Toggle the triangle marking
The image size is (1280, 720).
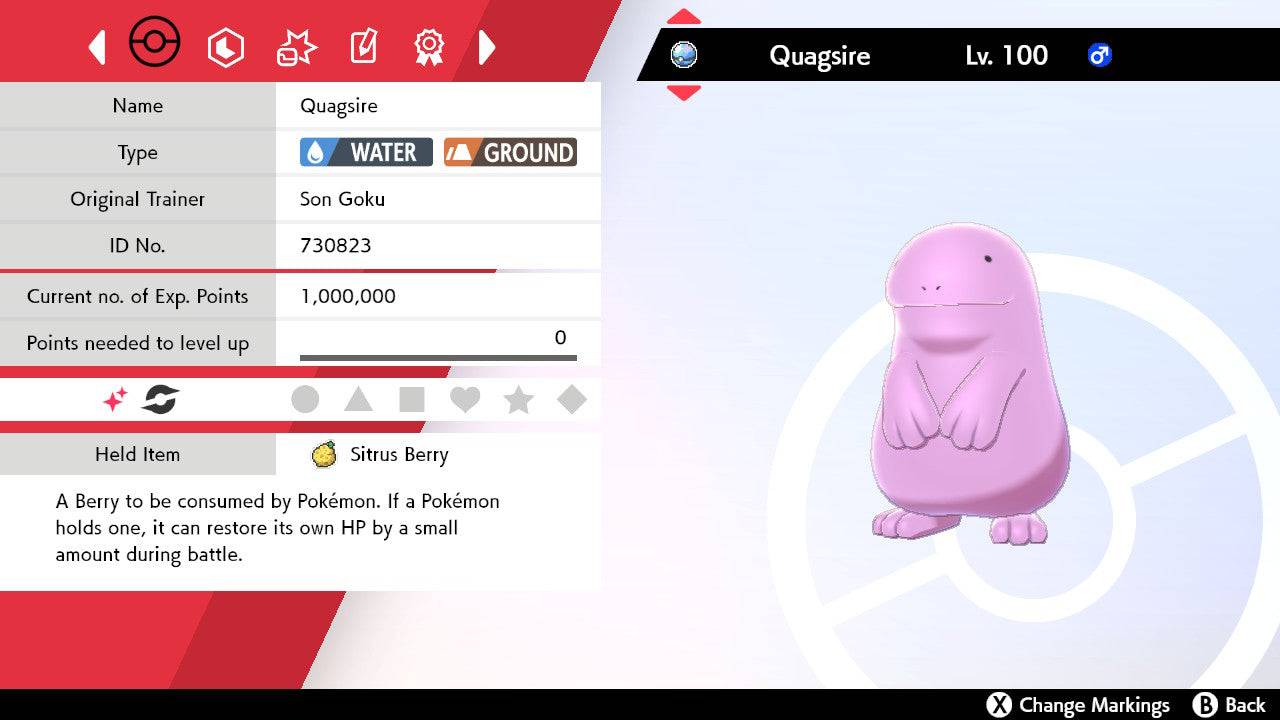click(358, 400)
